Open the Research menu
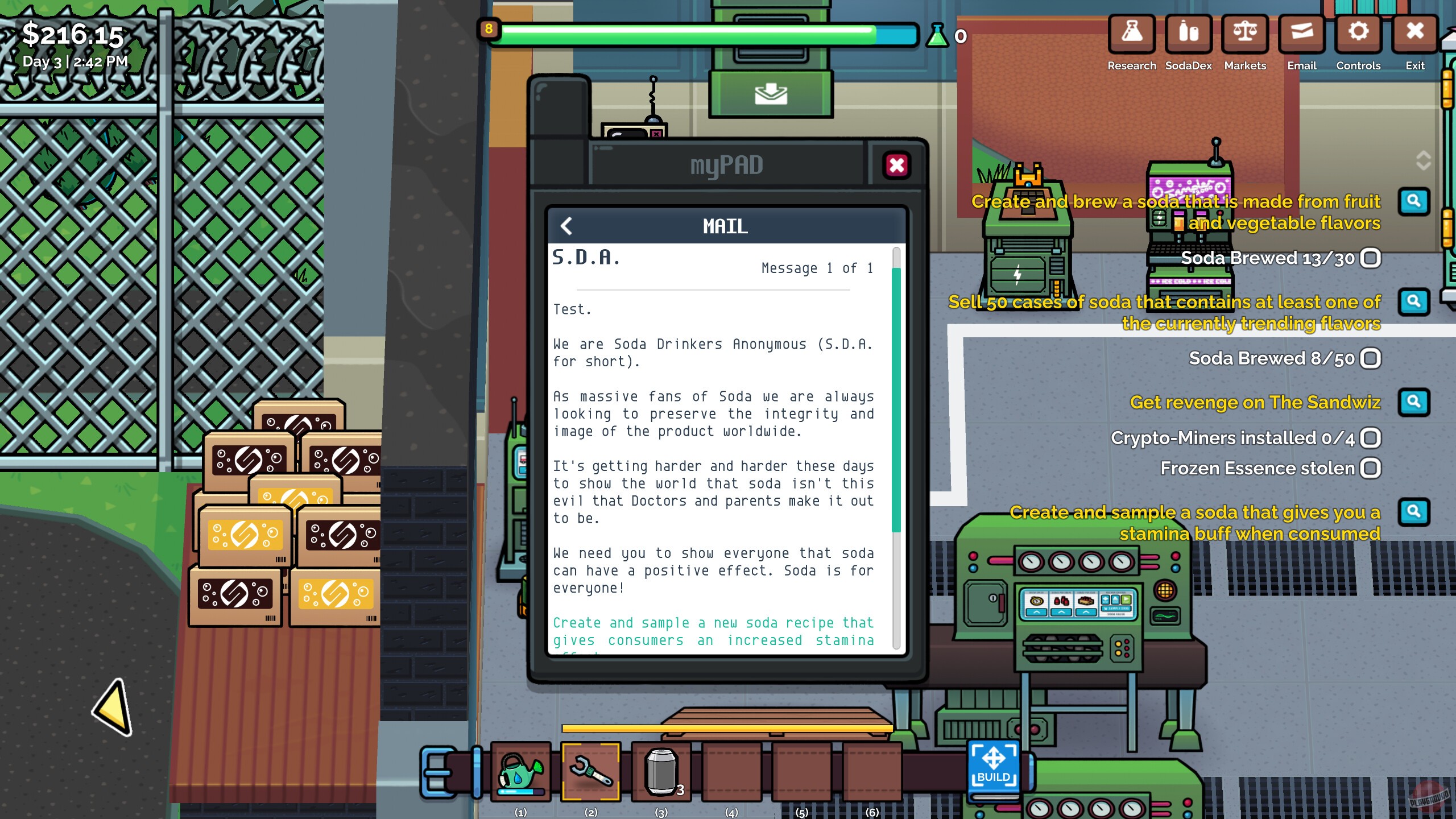This screenshot has width=1456, height=819. (1131, 35)
